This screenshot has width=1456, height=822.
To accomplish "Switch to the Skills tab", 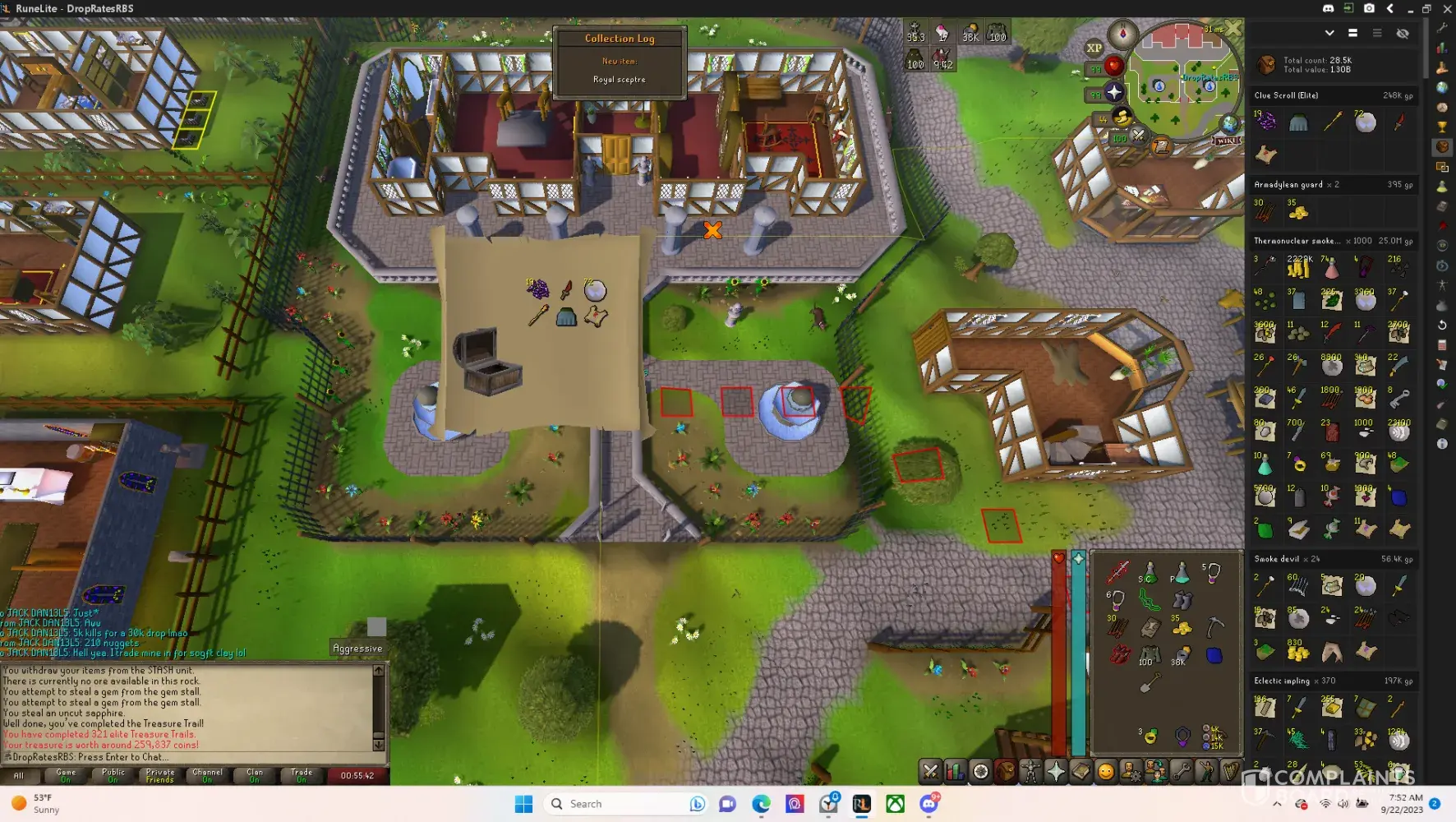I will click(955, 771).
